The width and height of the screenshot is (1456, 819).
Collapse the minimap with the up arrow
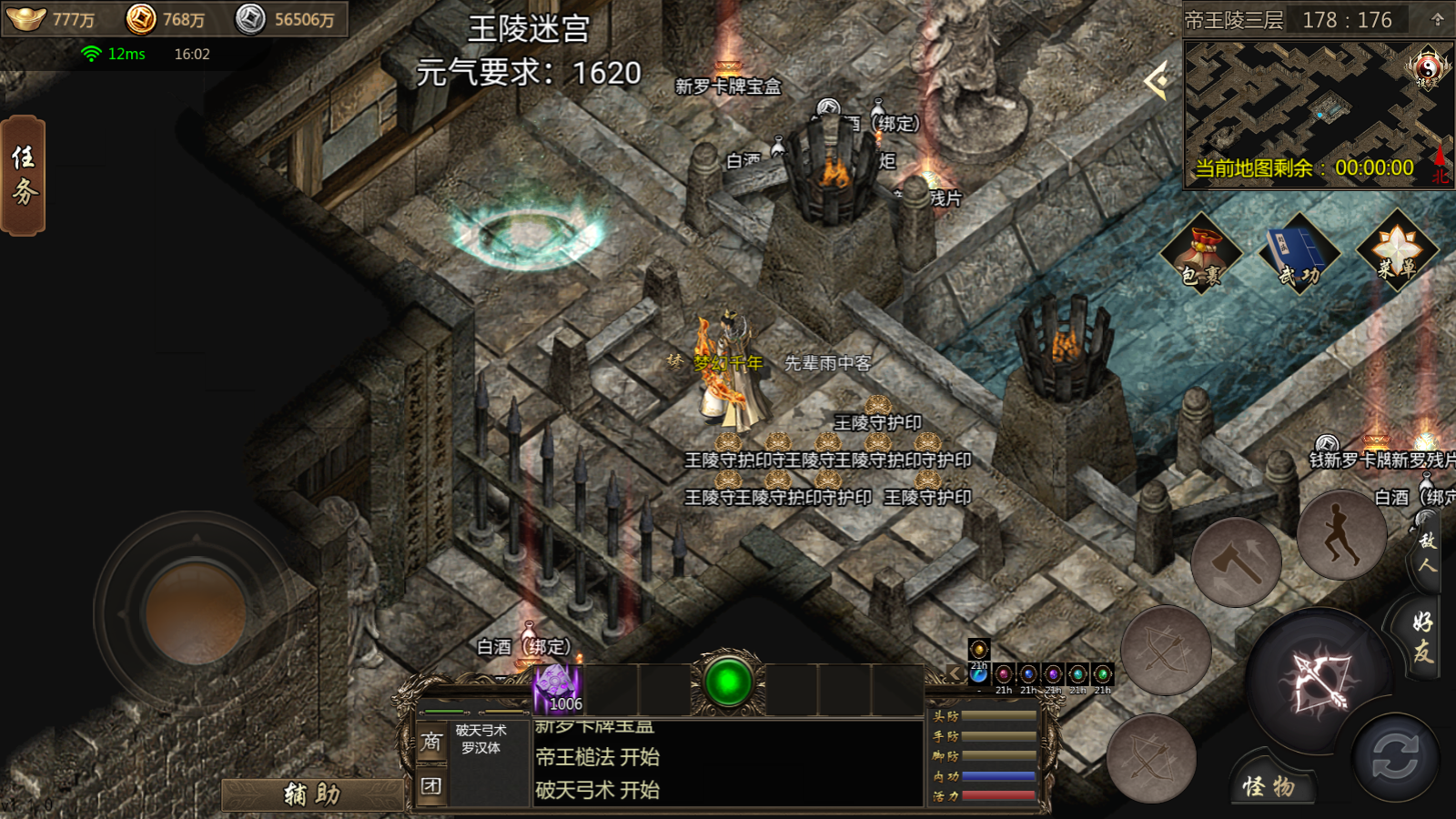pos(1438,20)
